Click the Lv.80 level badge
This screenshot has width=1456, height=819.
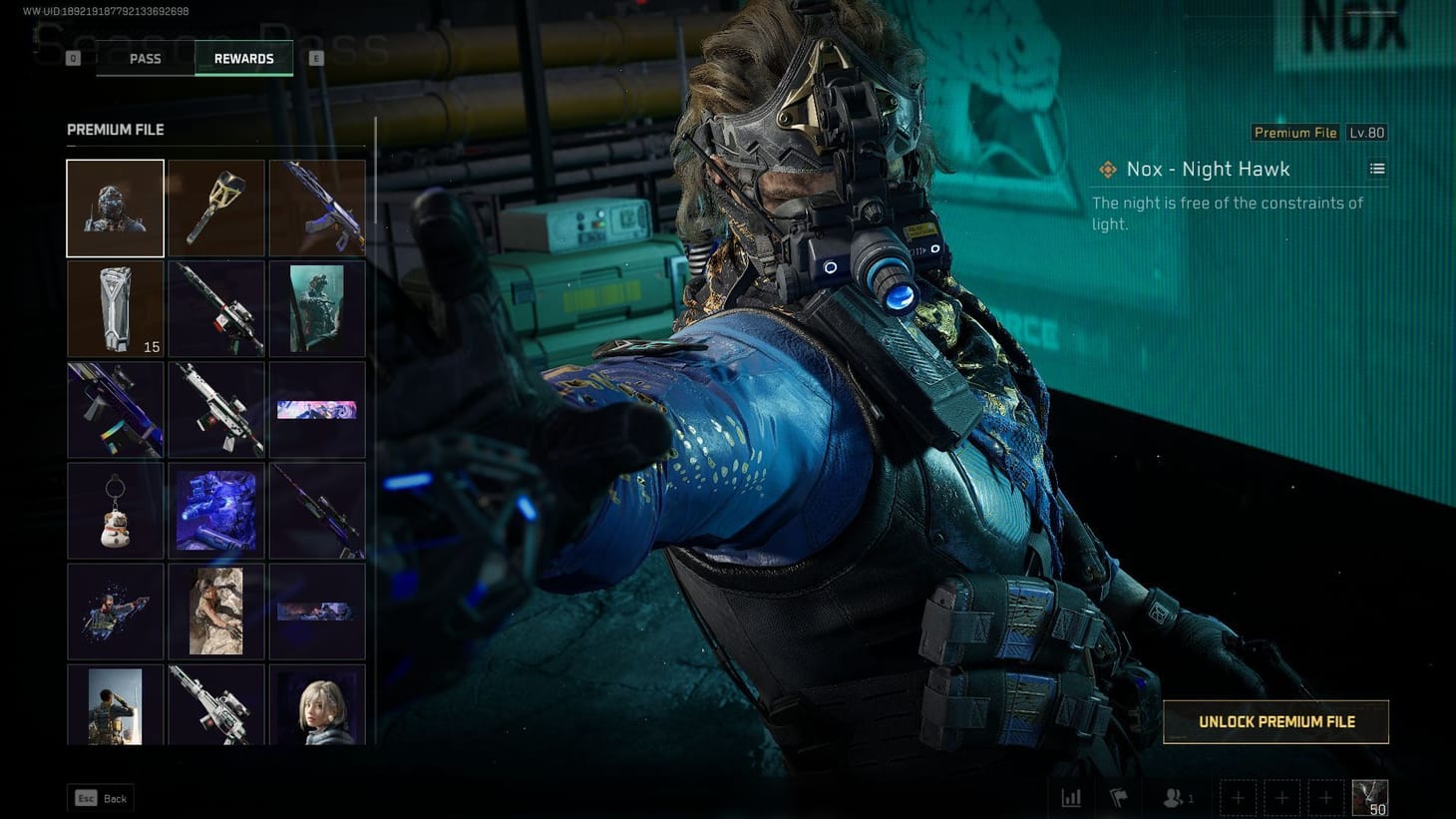pos(1367,132)
